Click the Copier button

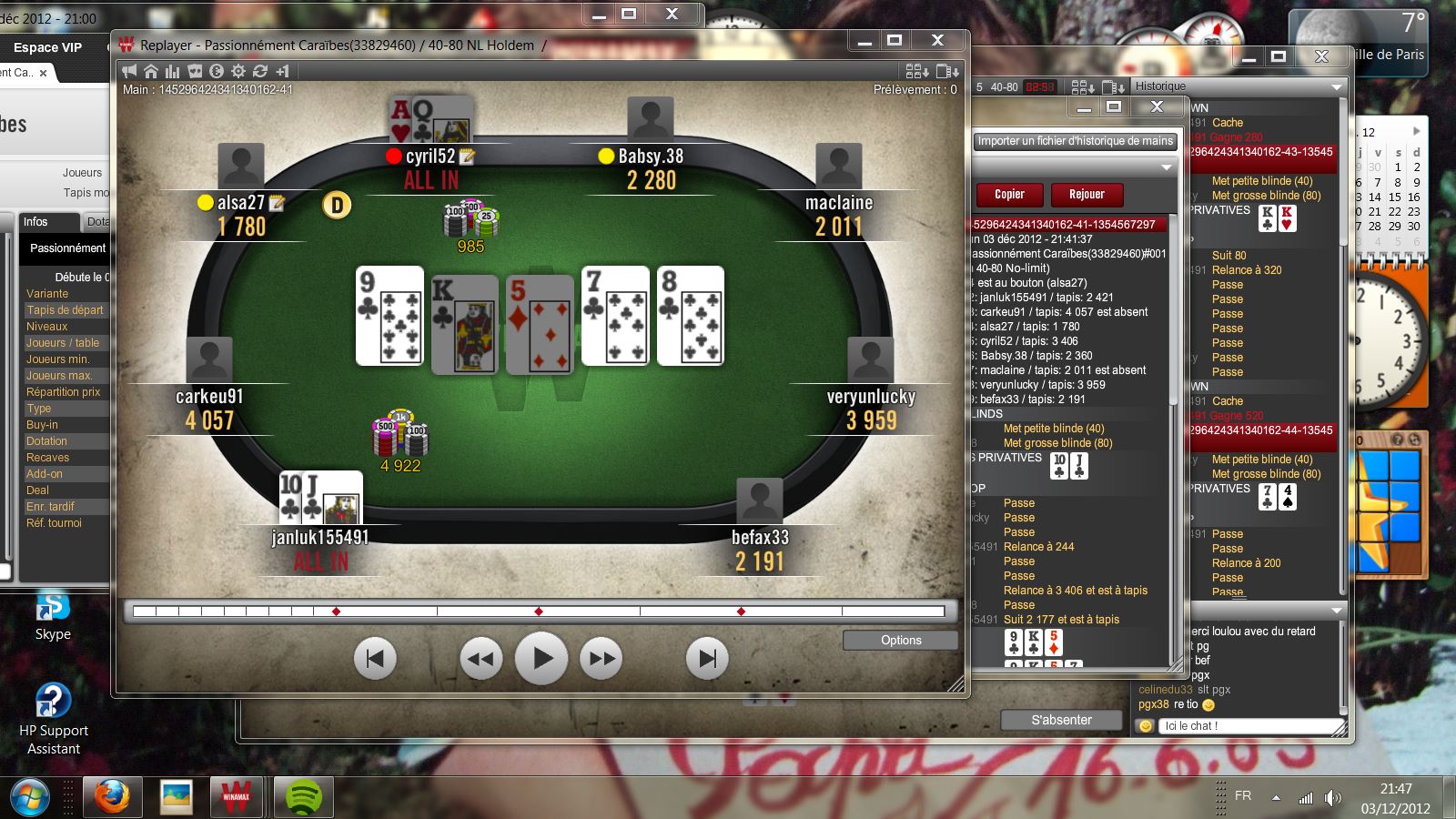[1009, 195]
